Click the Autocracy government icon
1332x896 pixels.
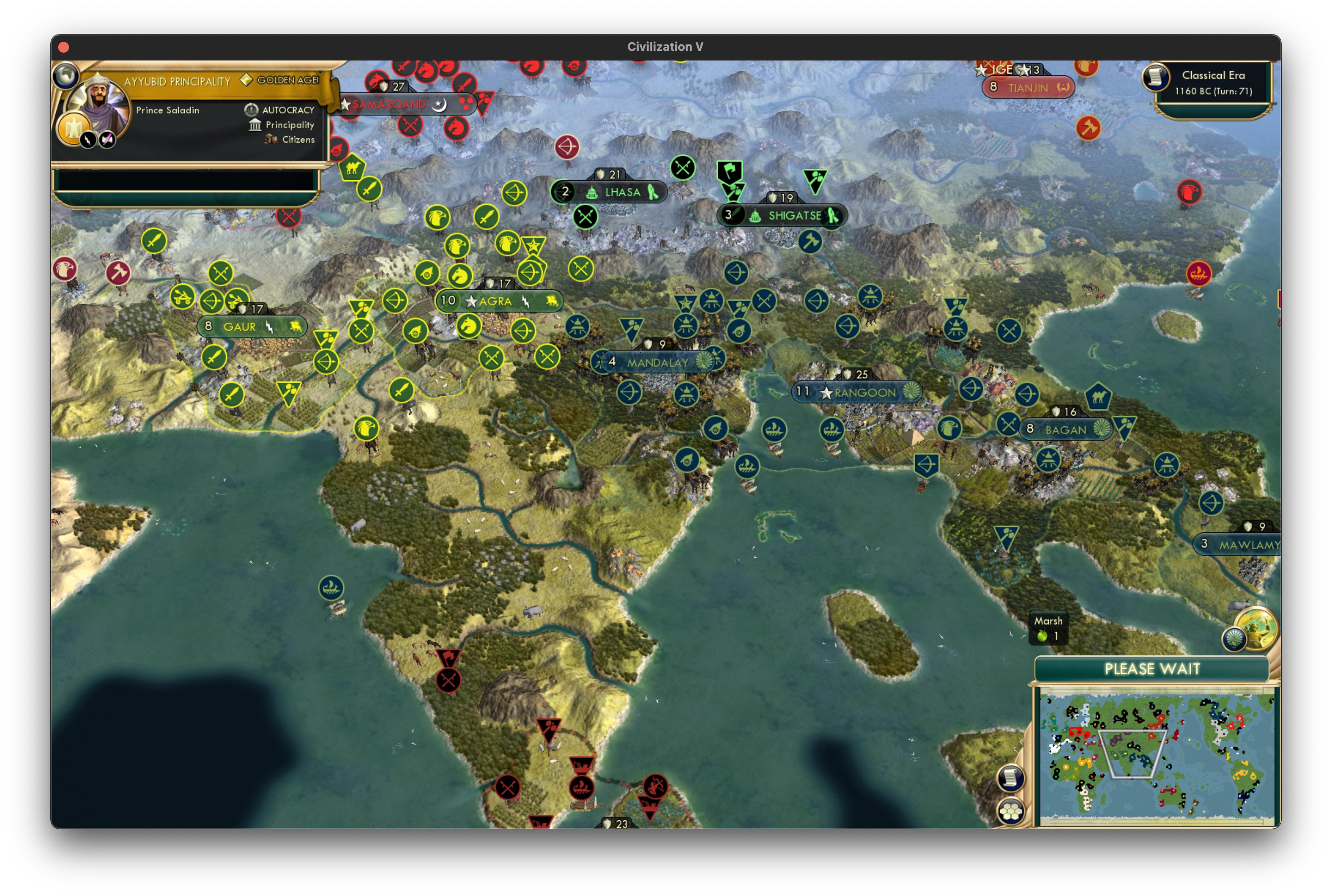(252, 109)
